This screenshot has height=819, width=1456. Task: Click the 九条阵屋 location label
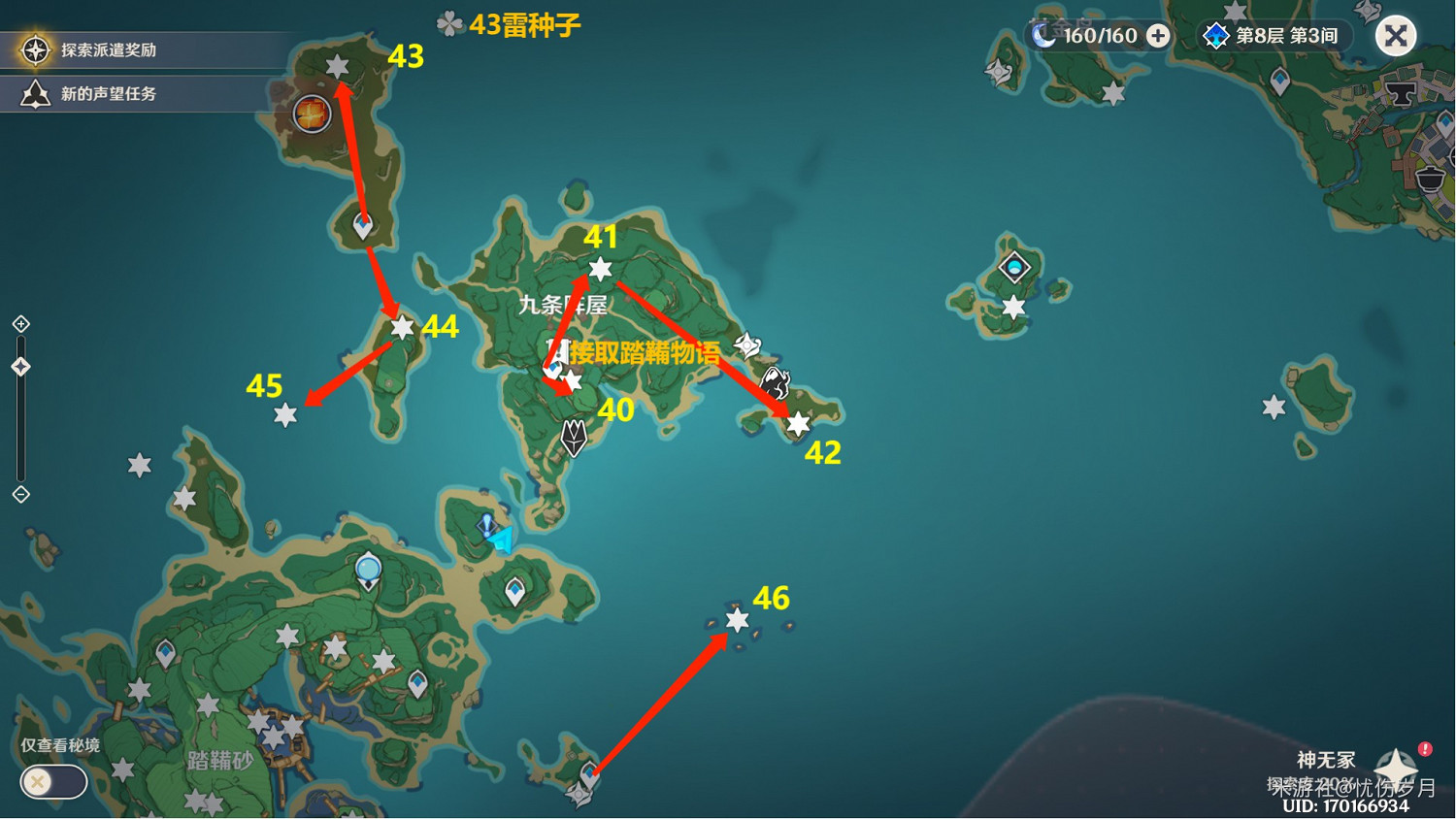[563, 306]
